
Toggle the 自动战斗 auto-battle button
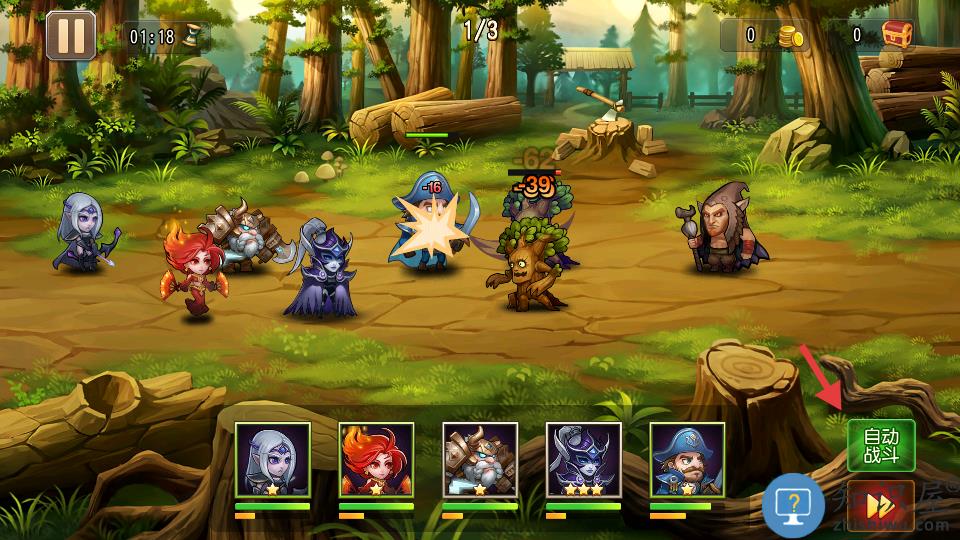coord(881,445)
